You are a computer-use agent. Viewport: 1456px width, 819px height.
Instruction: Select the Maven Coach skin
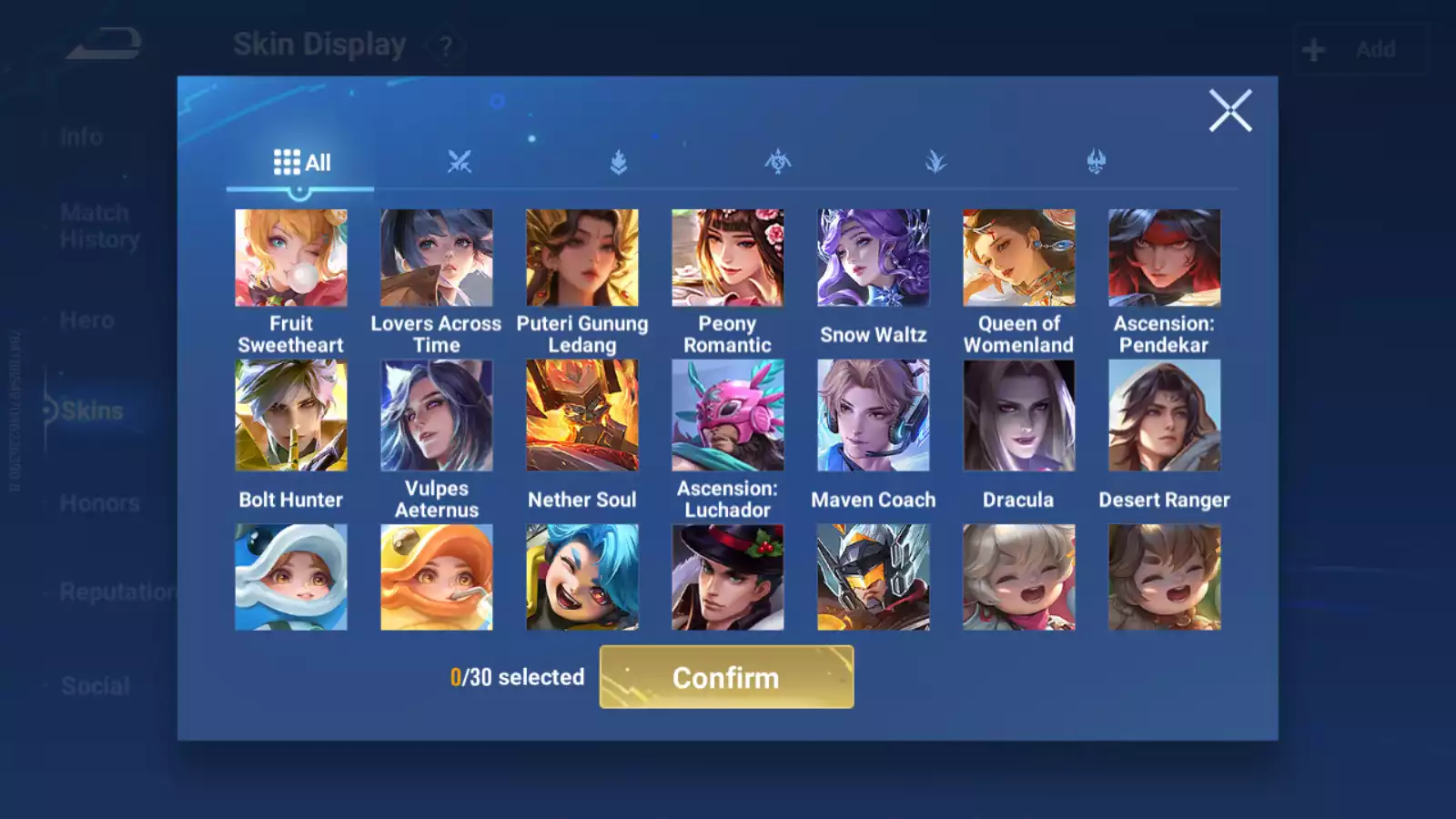[x=874, y=415]
